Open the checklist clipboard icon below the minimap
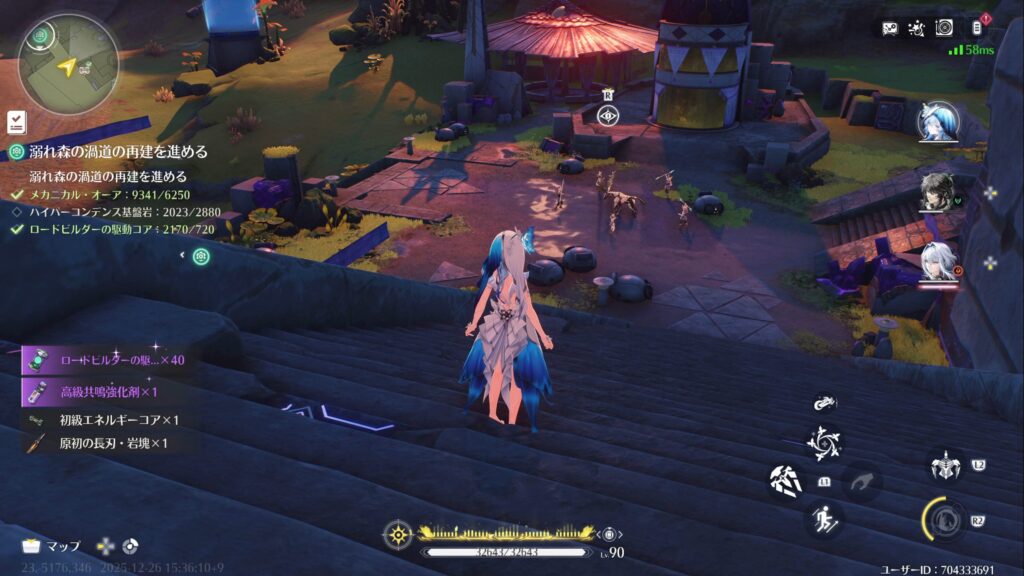 15,121
